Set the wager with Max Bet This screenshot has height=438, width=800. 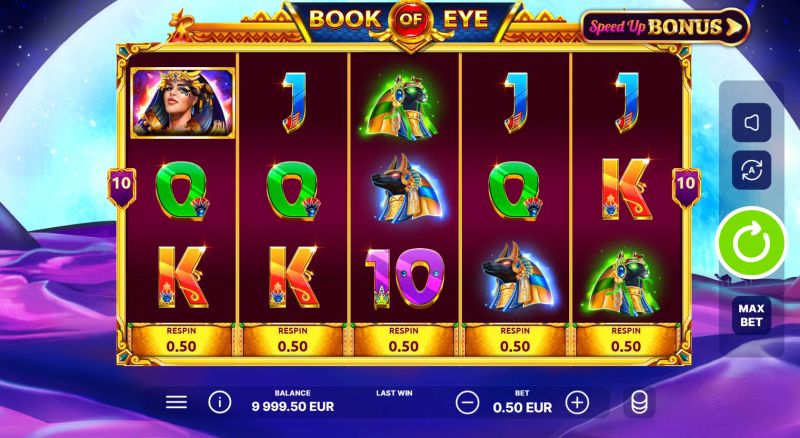(x=750, y=315)
